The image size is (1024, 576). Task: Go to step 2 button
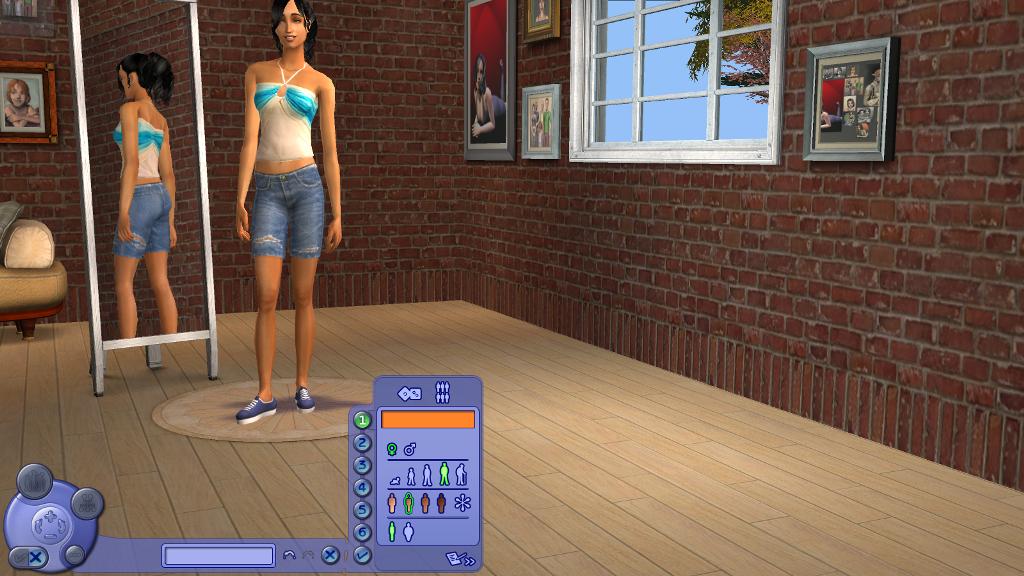click(362, 443)
